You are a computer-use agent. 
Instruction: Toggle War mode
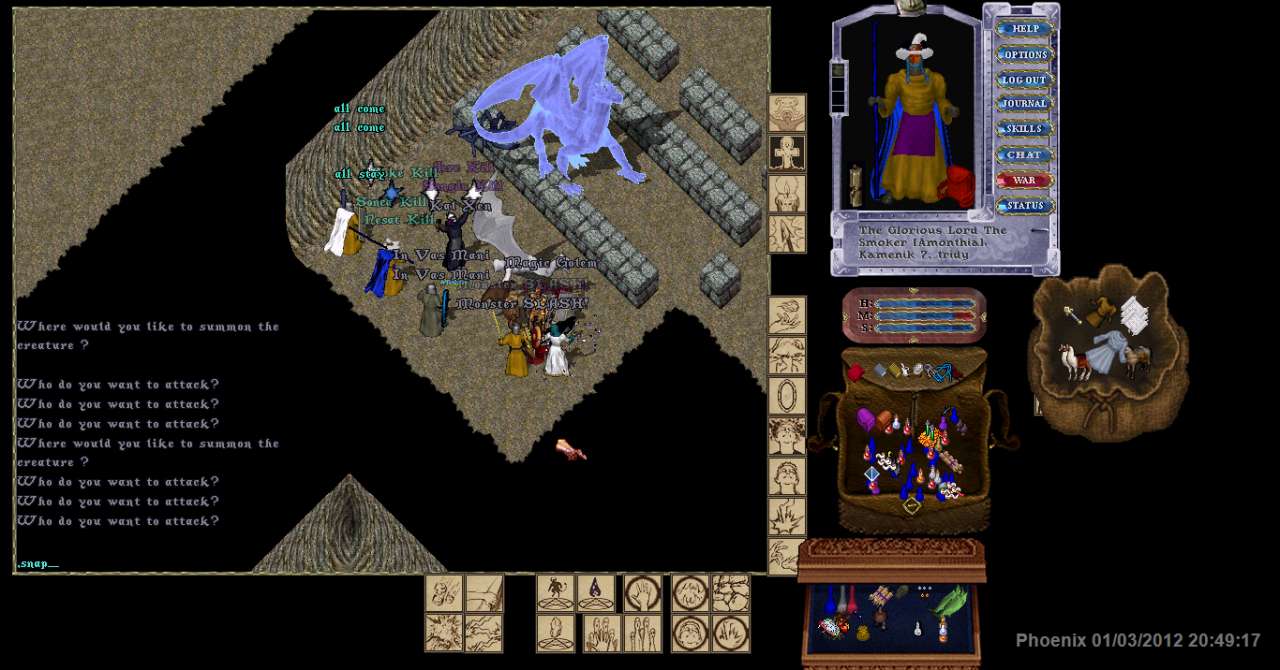coord(1024,180)
